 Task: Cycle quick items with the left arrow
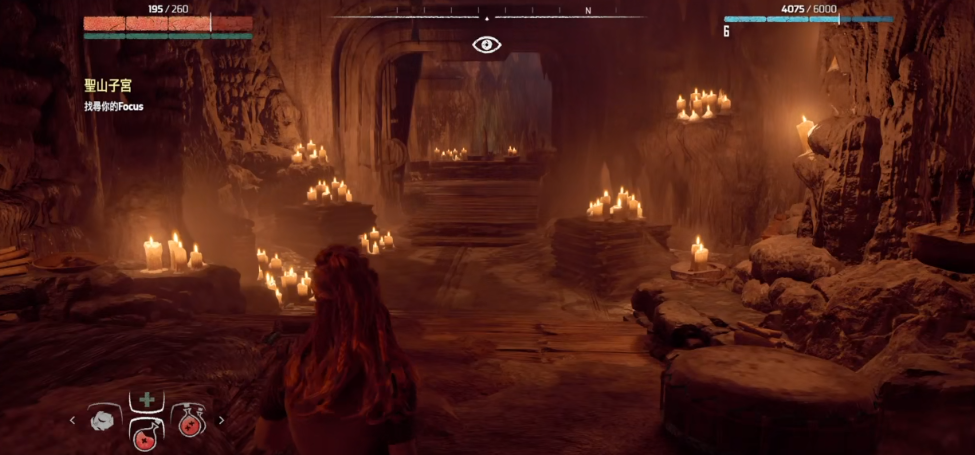coord(72,421)
